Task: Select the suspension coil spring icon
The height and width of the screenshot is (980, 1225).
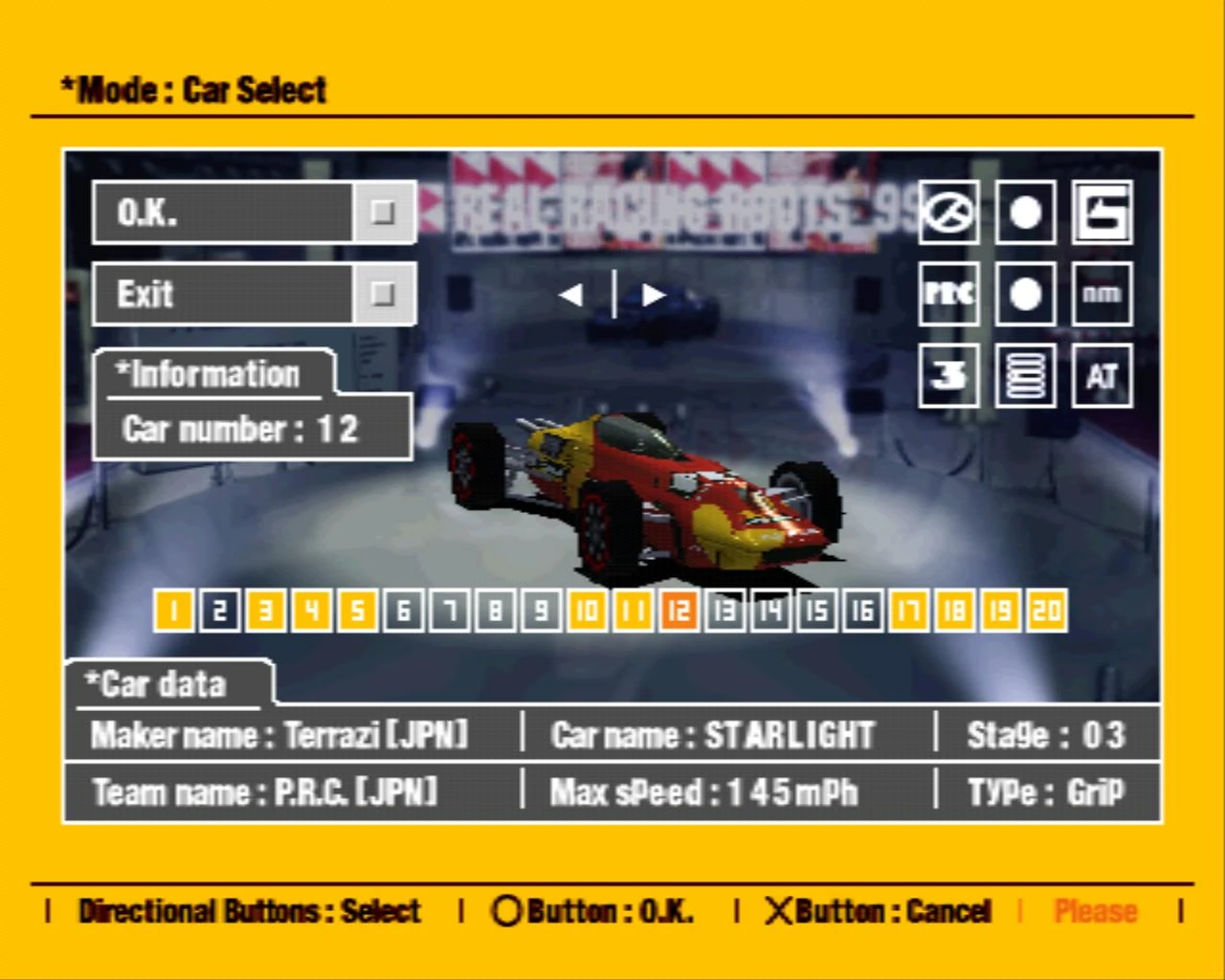Action: [1025, 376]
